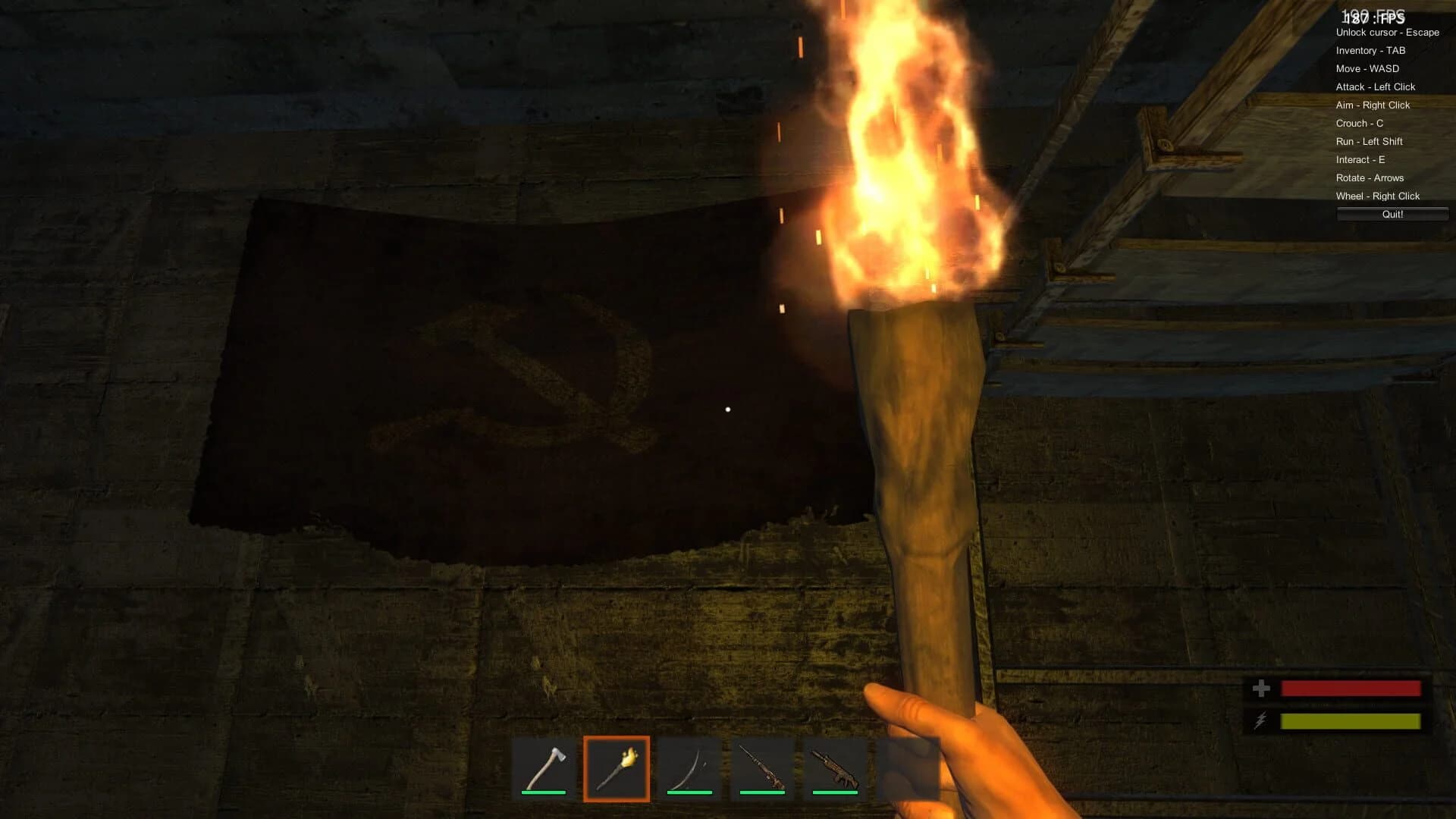Click the empty hotbar slot

pos(908,767)
